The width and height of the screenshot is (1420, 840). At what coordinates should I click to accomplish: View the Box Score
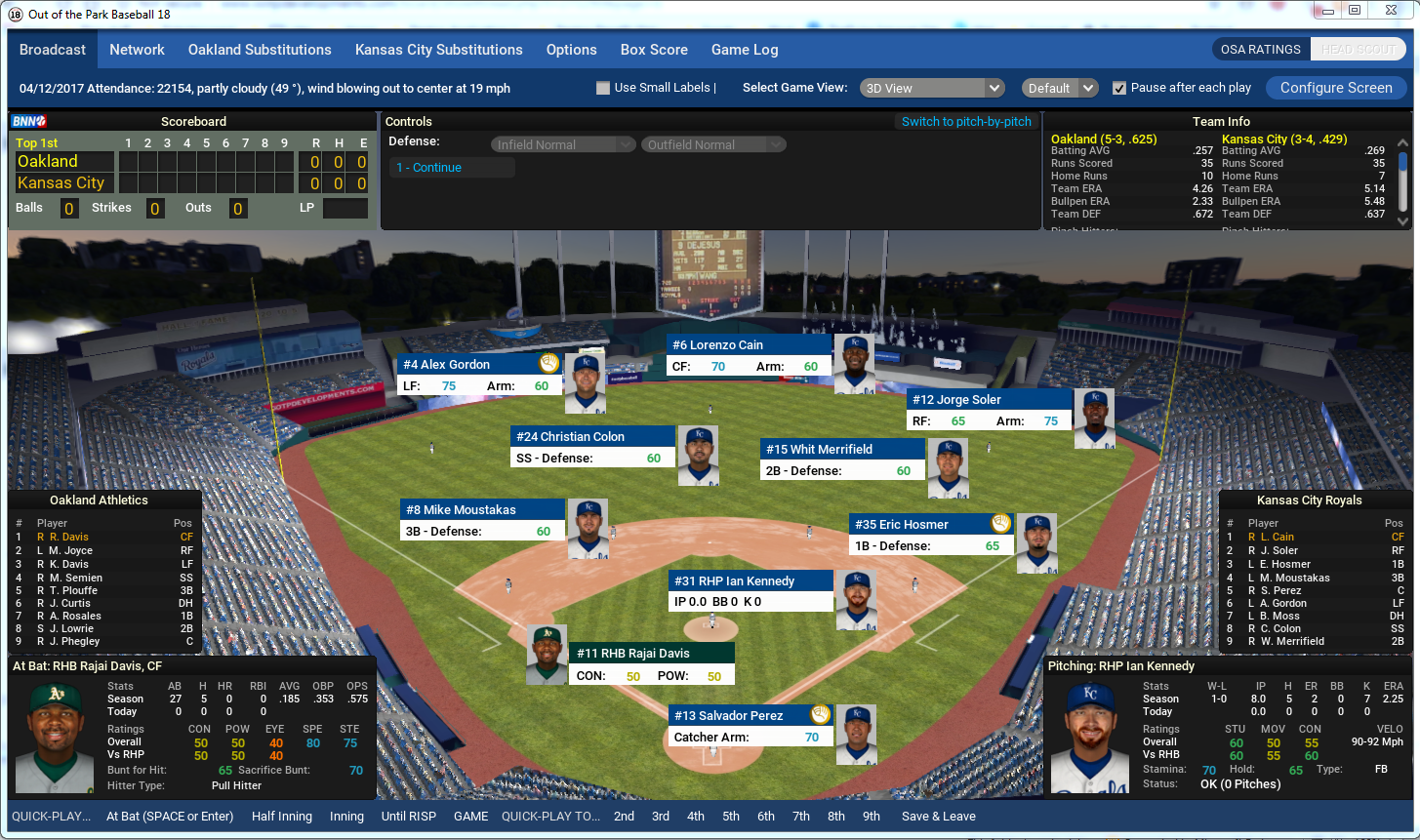click(654, 50)
